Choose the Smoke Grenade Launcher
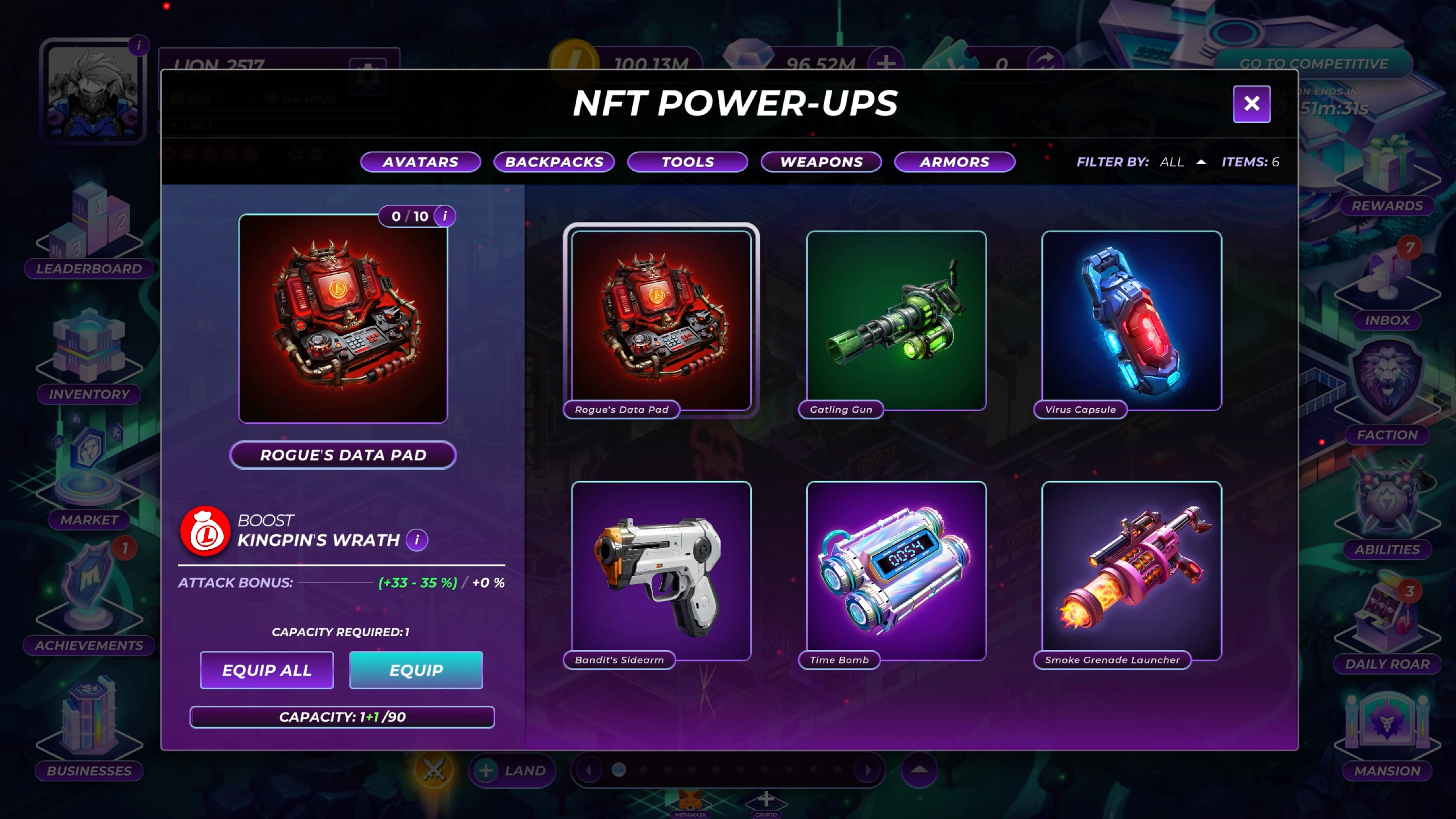Viewport: 1456px width, 819px height. click(1132, 571)
